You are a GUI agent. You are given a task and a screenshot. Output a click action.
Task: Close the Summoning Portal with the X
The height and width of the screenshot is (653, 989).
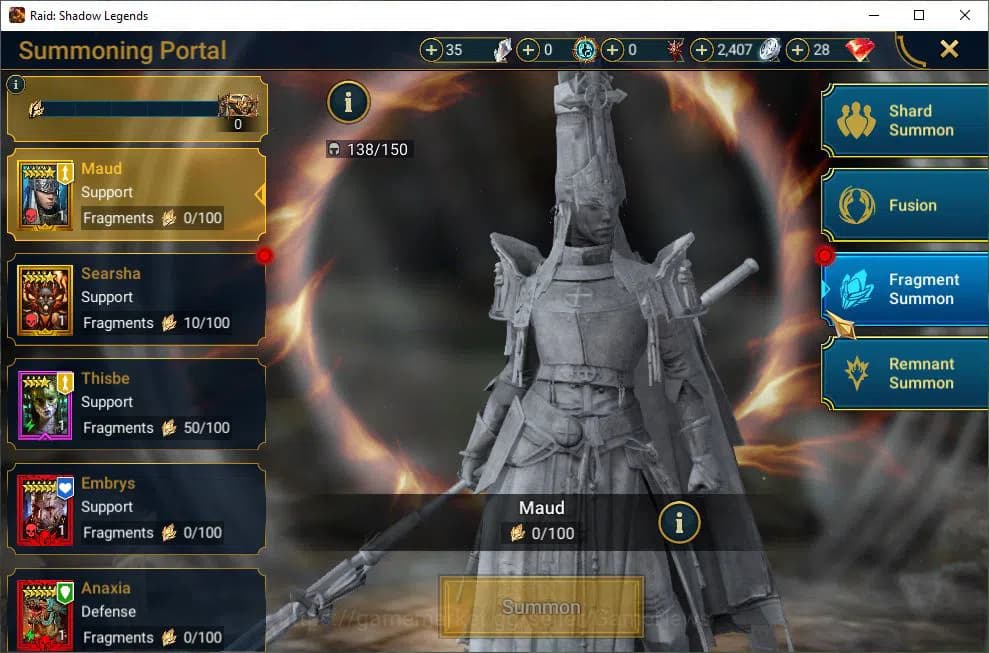tap(949, 49)
